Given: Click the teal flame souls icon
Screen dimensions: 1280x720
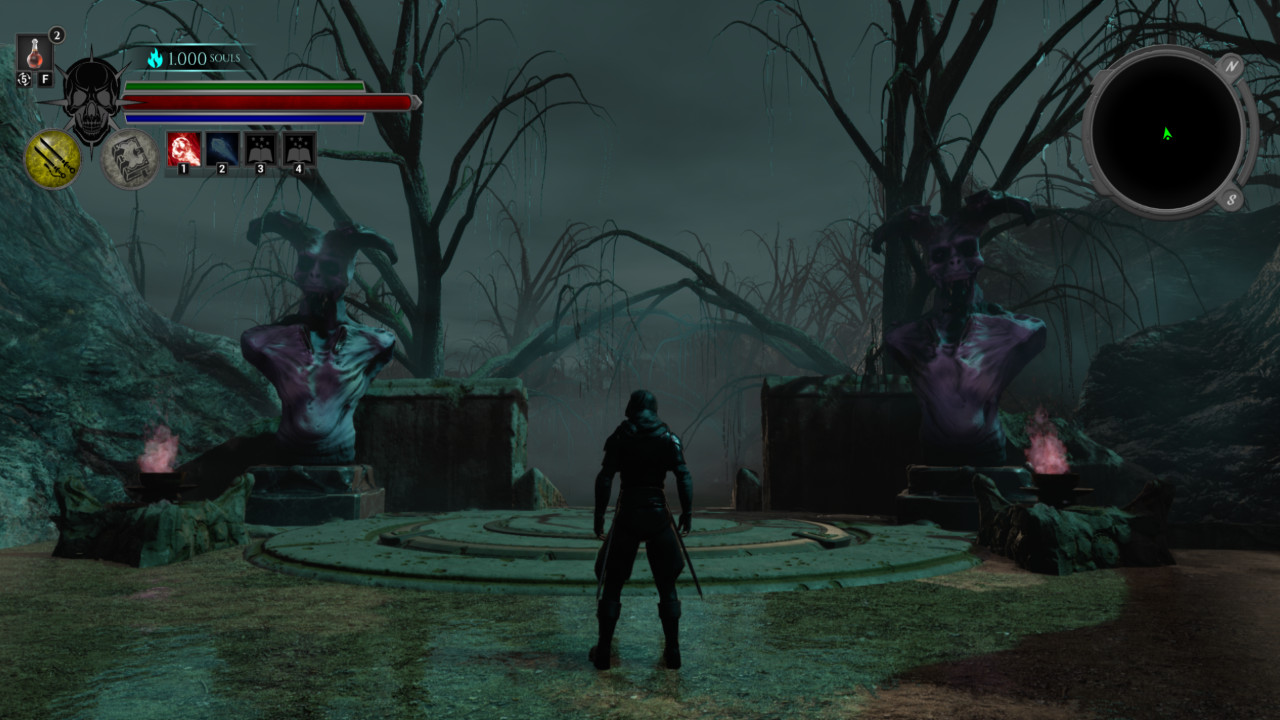Looking at the screenshot, I should click(154, 58).
